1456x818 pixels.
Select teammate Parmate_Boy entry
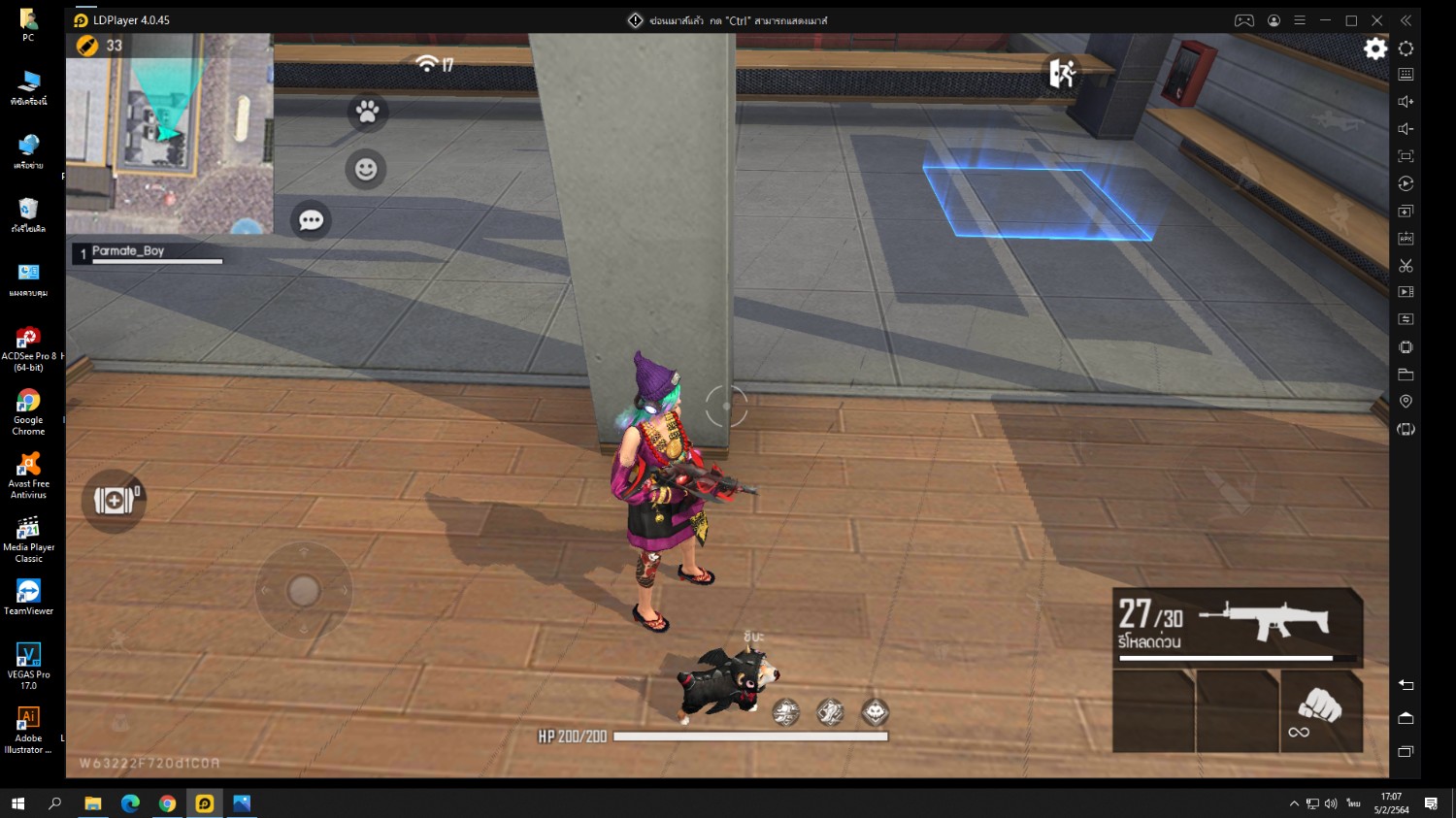pyautogui.click(x=148, y=253)
